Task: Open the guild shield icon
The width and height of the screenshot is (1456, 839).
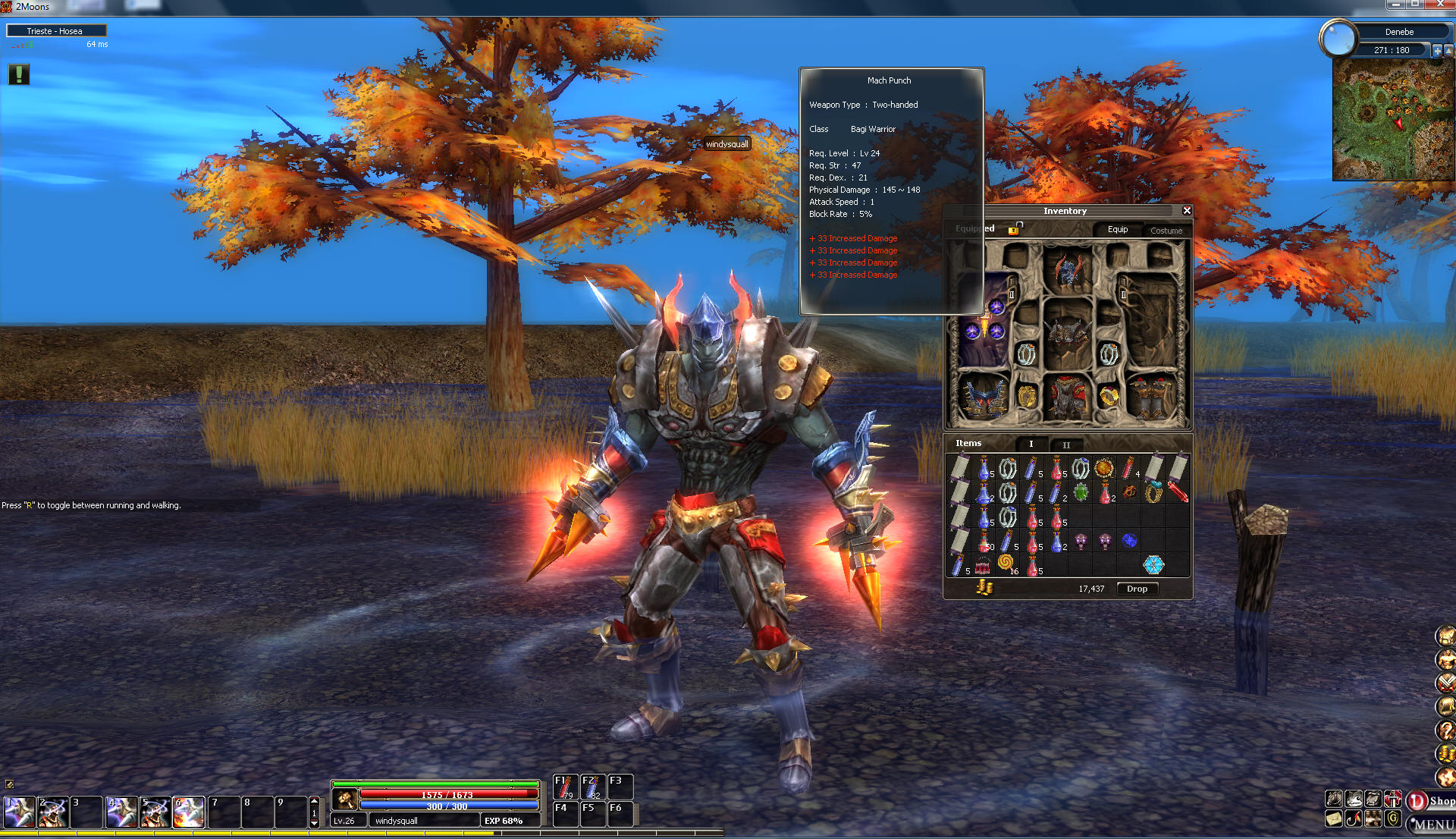Action: pos(1392,819)
